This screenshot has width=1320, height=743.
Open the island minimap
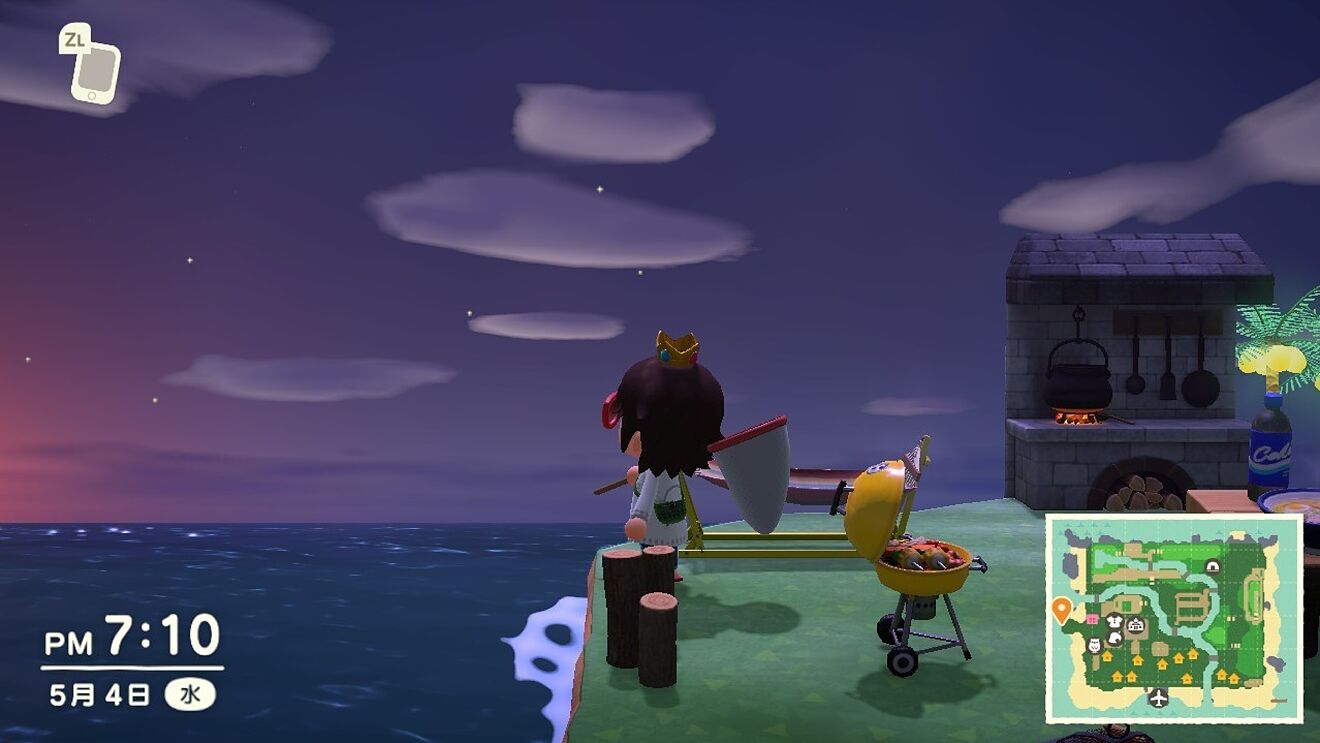pyautogui.click(x=1174, y=618)
